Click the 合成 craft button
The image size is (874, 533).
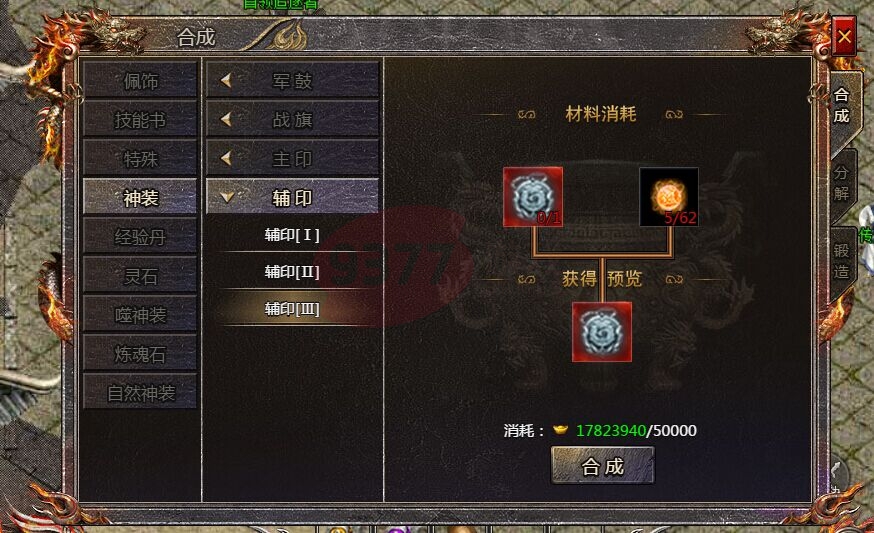(x=603, y=466)
